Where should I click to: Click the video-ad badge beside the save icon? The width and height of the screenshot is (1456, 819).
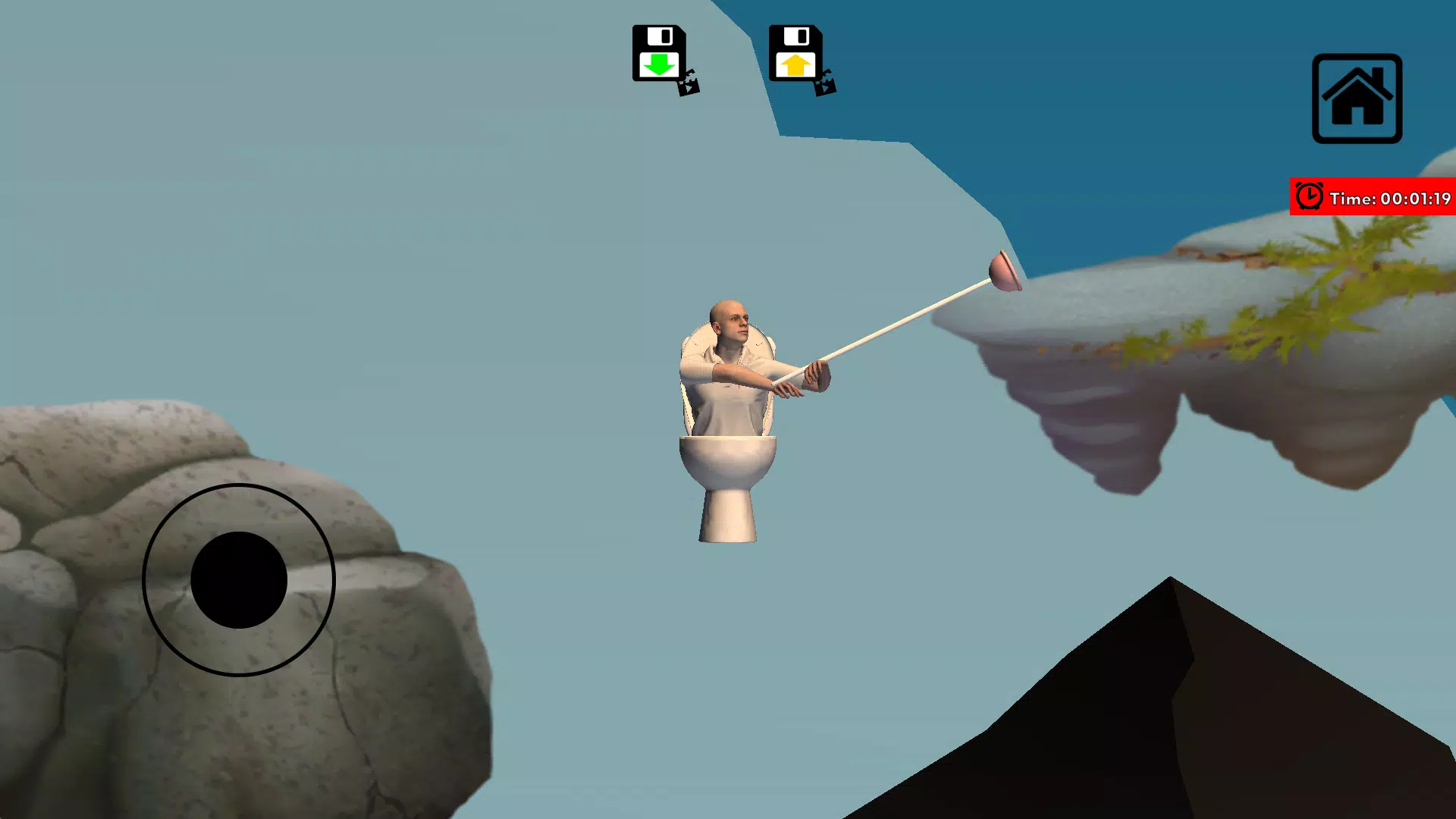coord(689,85)
